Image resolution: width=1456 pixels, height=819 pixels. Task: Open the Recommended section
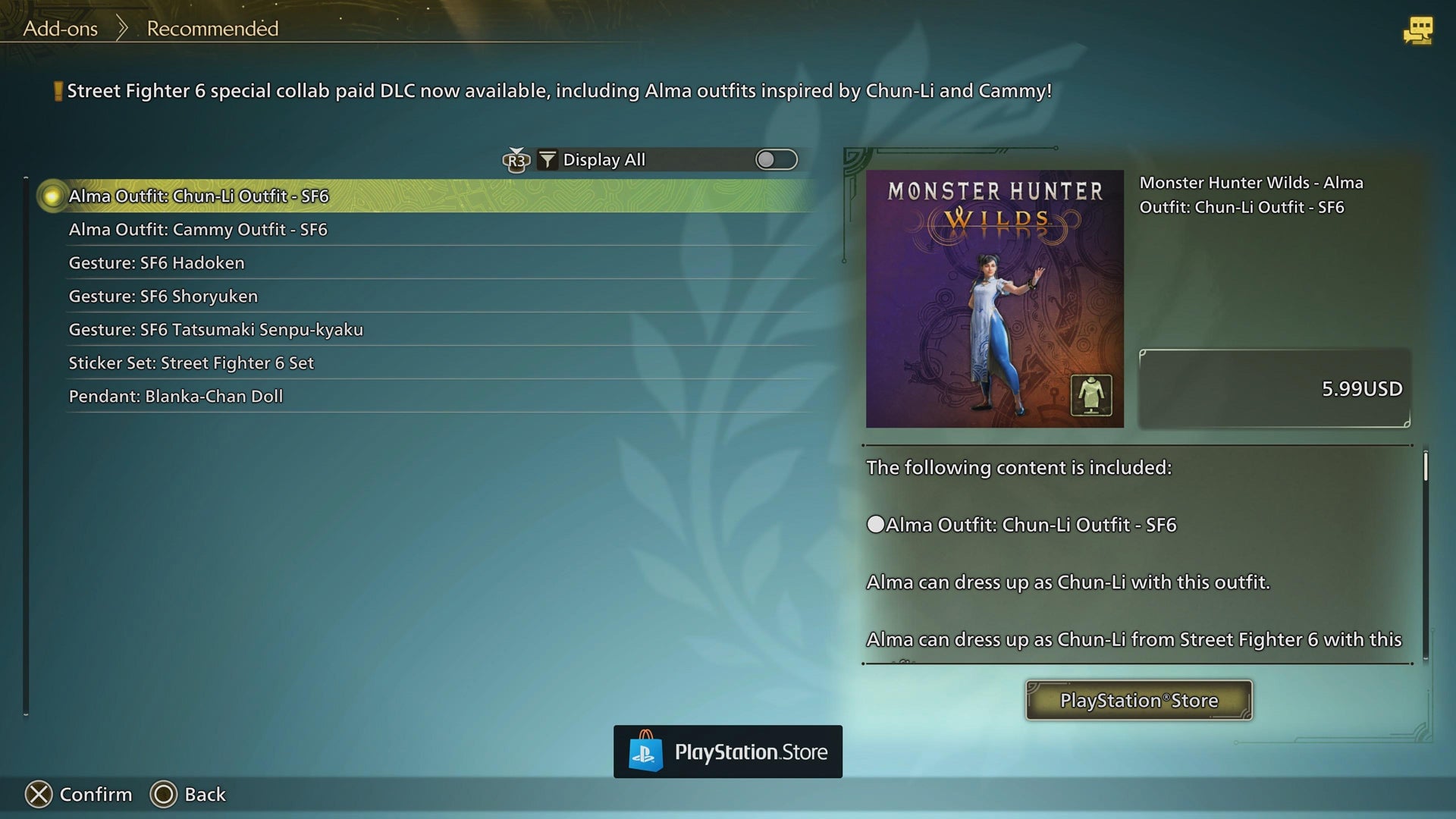tap(212, 29)
